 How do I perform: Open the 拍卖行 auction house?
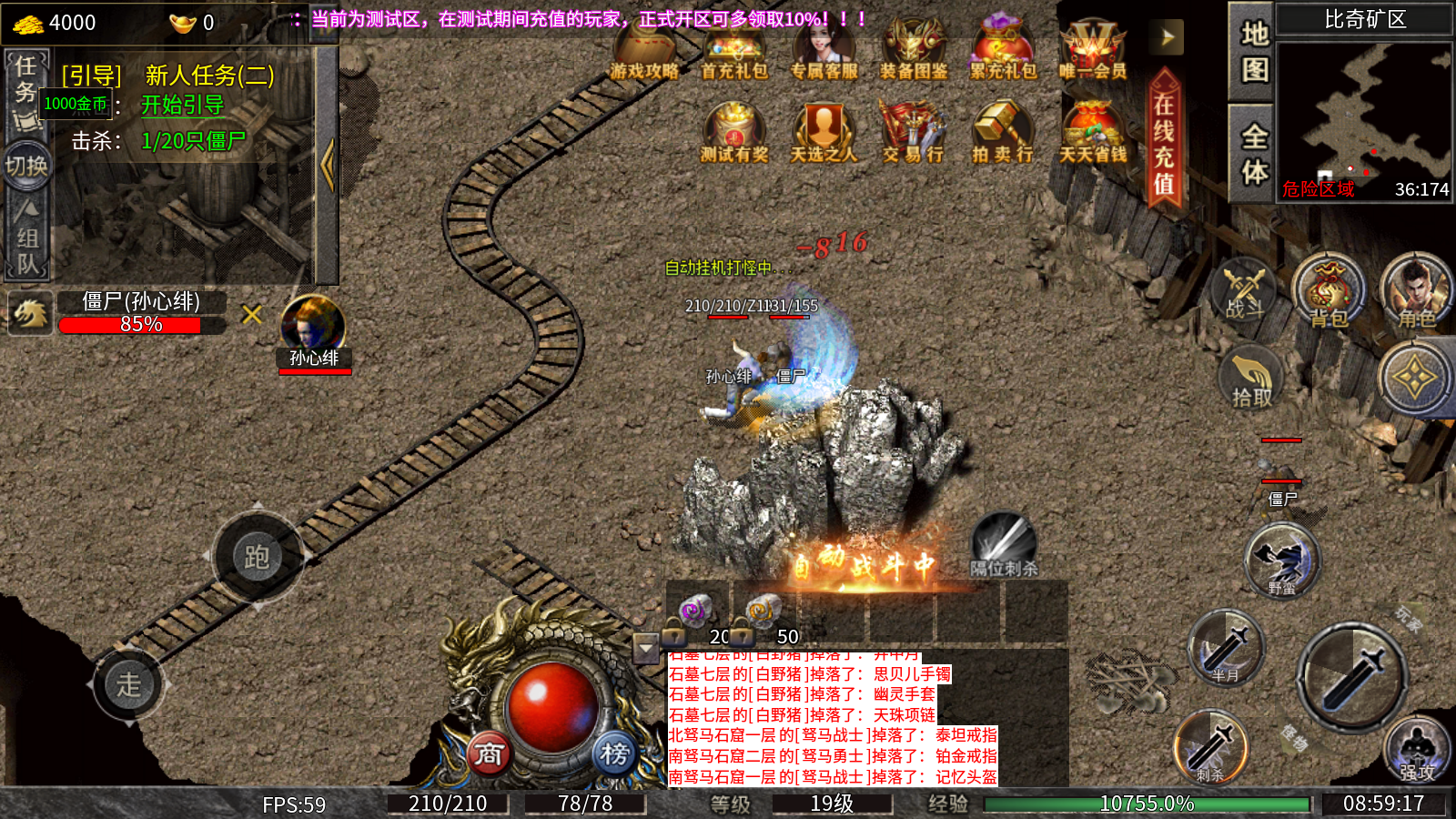pyautogui.click(x=1003, y=134)
